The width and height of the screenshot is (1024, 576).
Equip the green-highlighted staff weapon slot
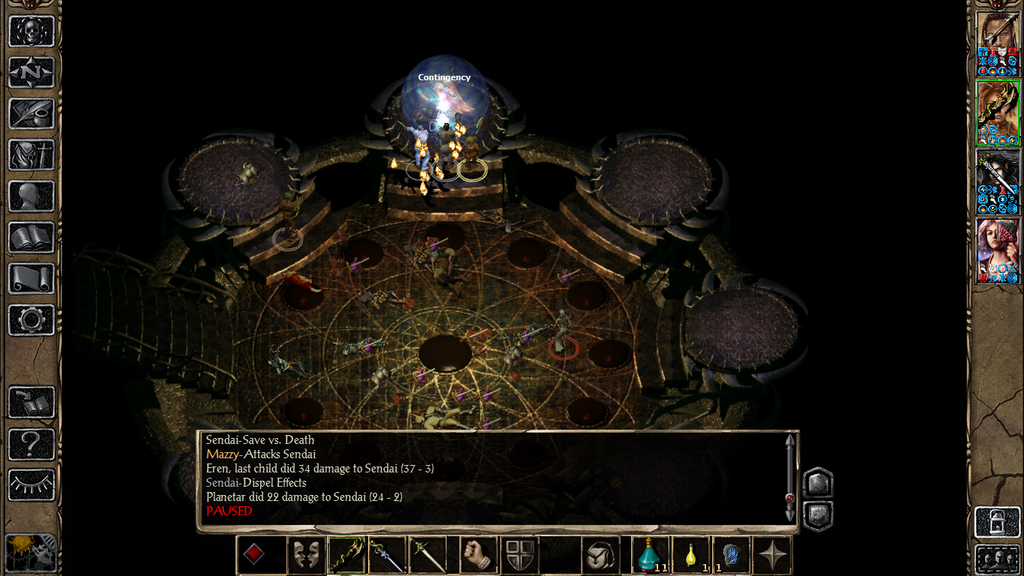[346, 555]
